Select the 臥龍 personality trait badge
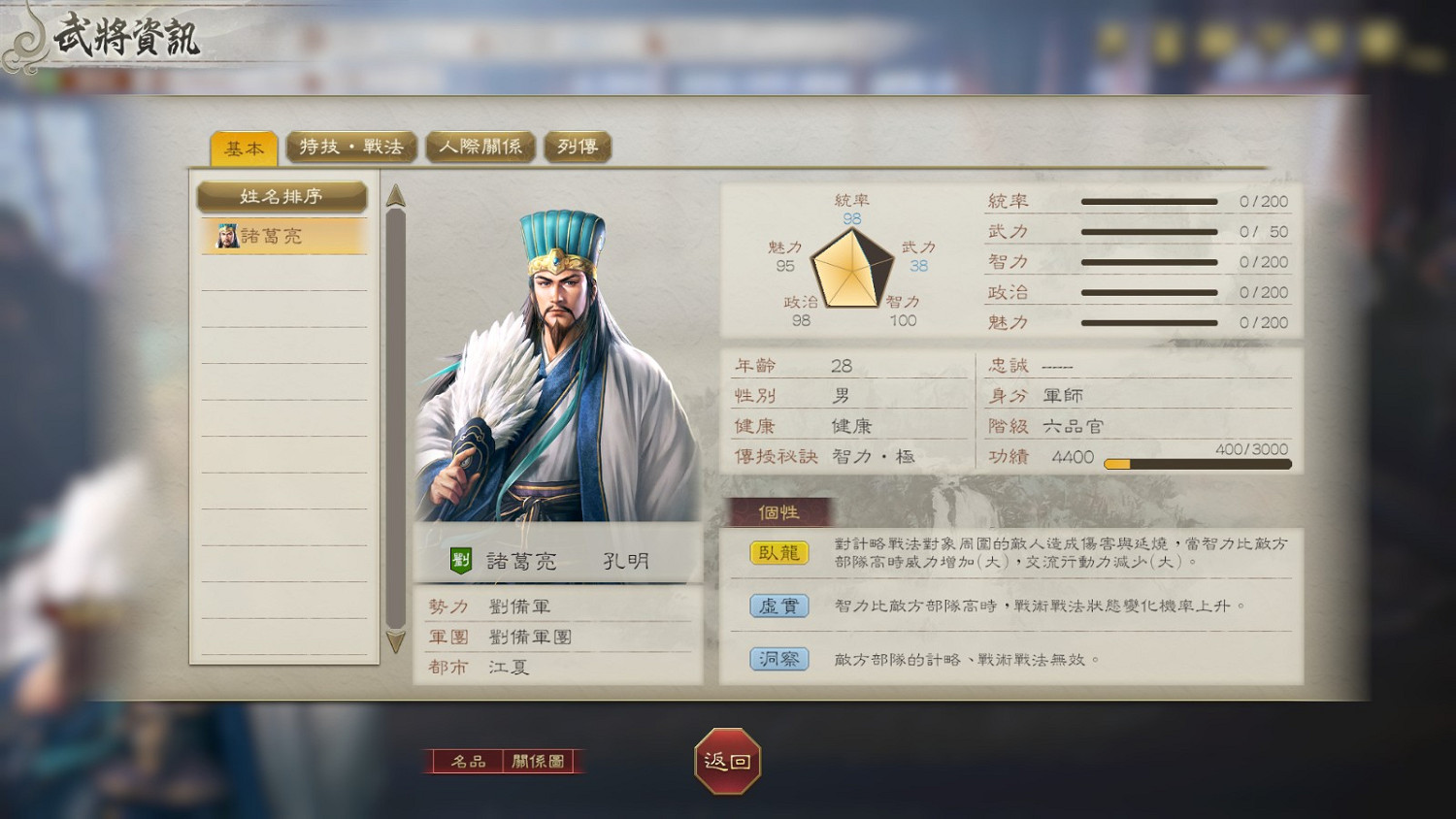Image resolution: width=1456 pixels, height=819 pixels. pos(775,553)
